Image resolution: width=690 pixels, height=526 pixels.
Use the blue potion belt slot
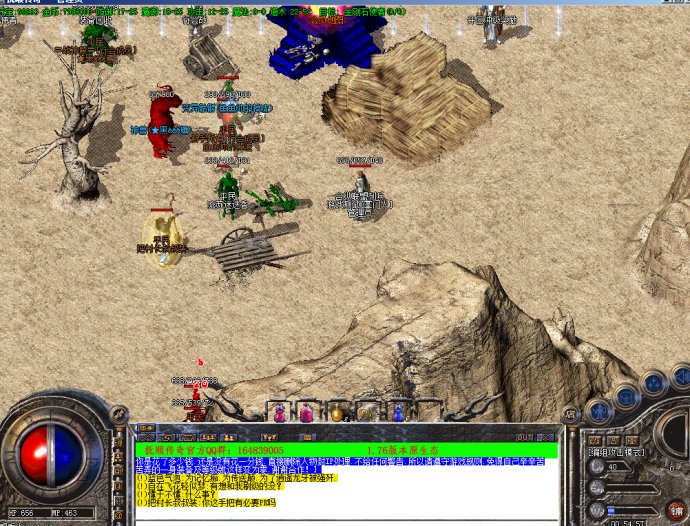[x=398, y=411]
